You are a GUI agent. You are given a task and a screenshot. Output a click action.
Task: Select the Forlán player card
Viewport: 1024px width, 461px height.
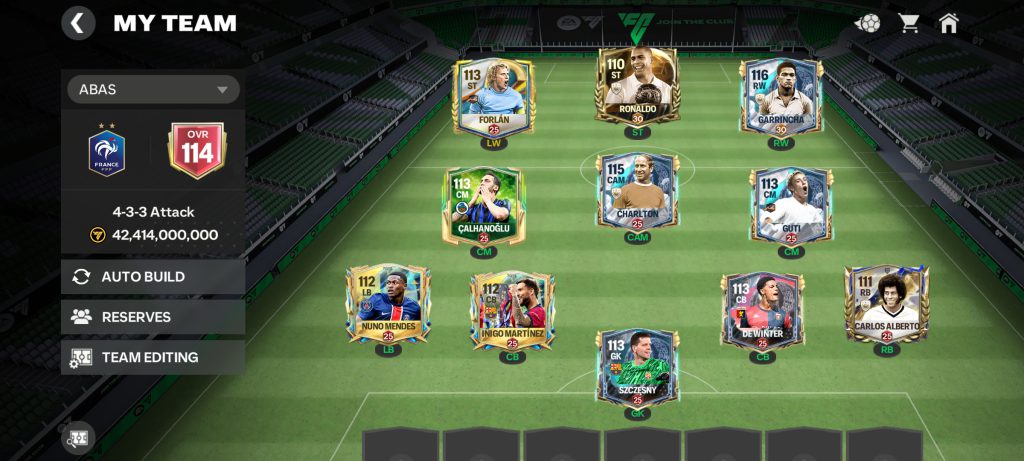pos(494,97)
